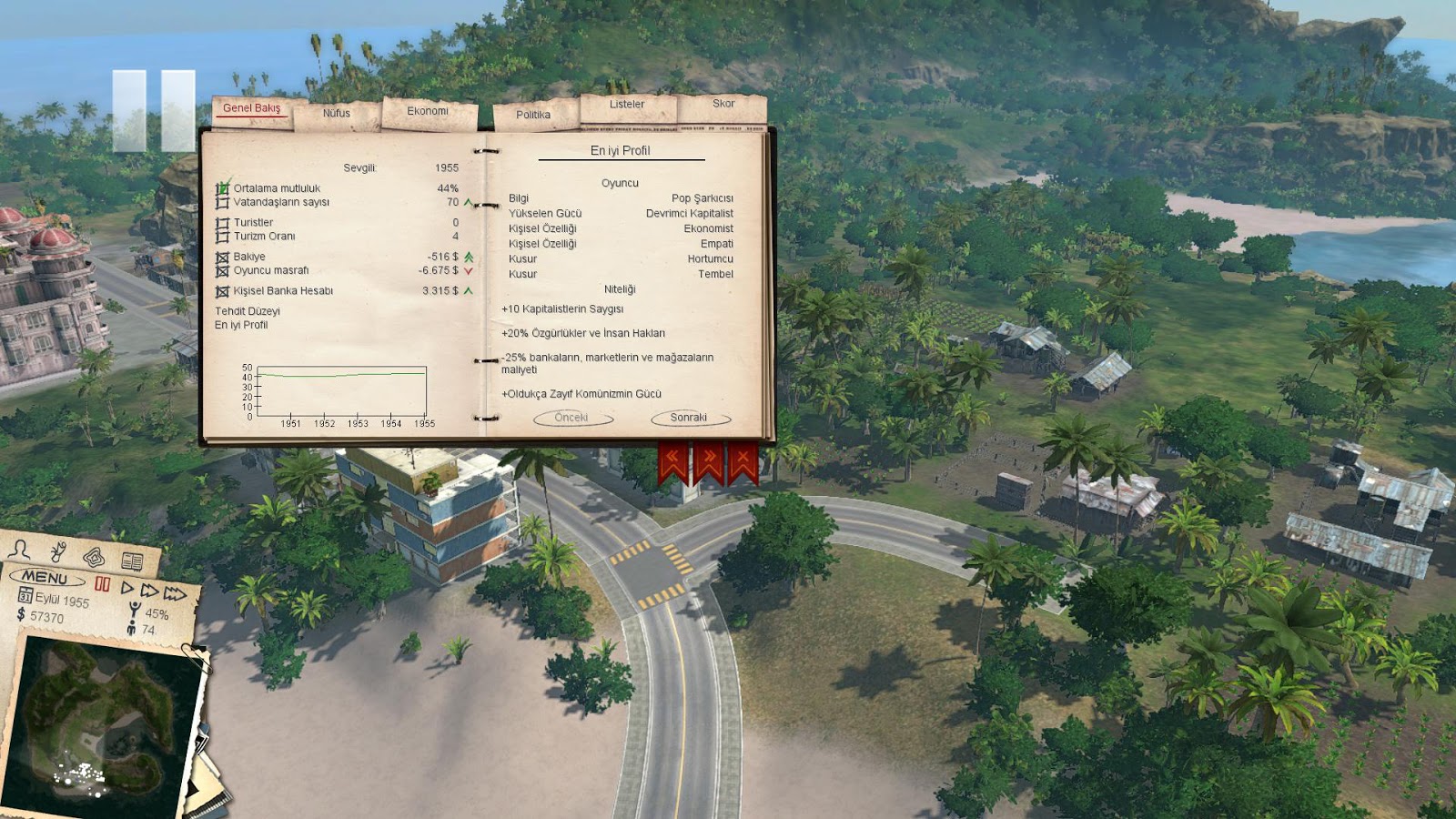Toggle the Turistler graph checkbox

coord(222,223)
